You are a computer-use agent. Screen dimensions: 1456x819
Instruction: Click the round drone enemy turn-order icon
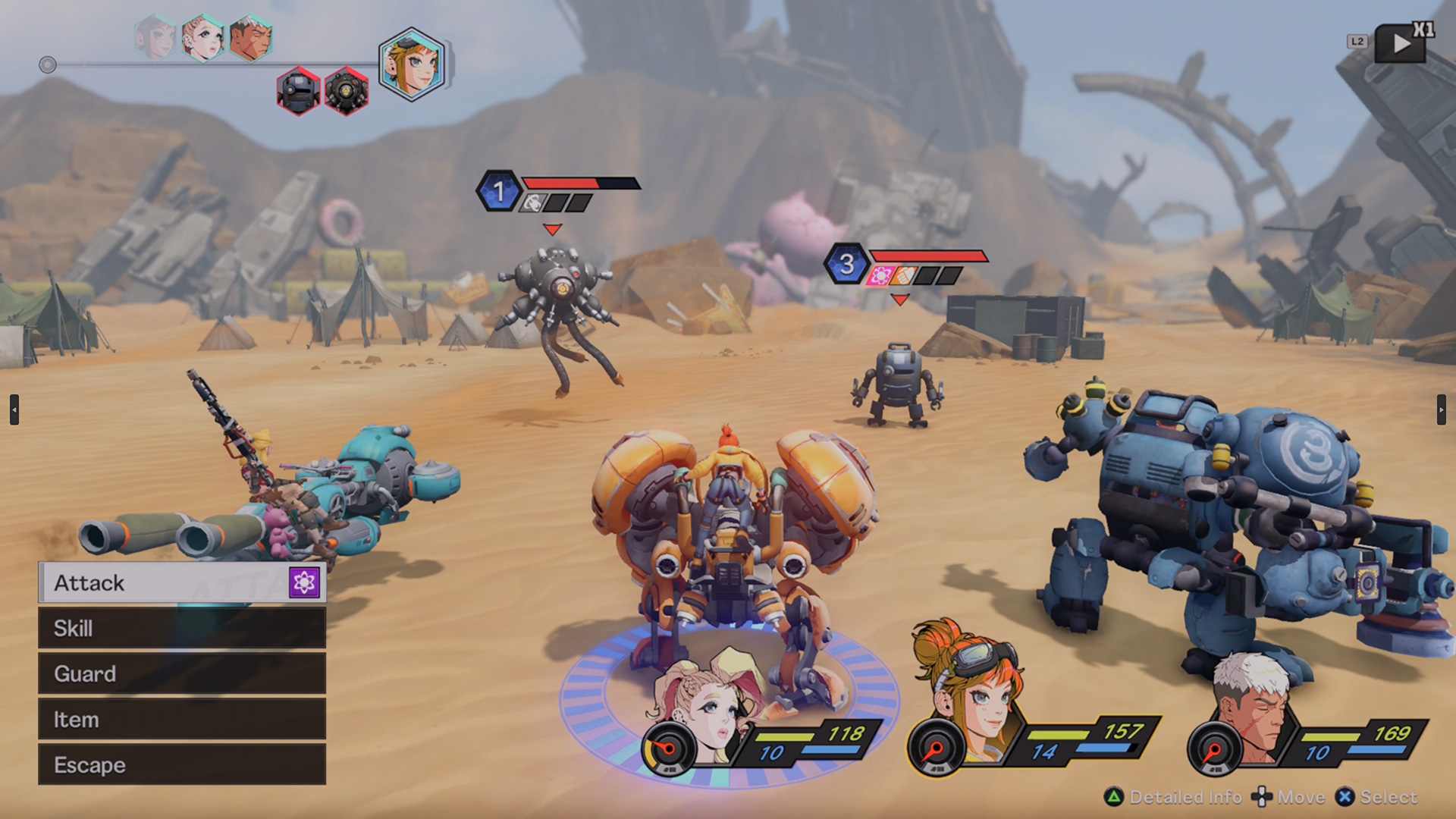(x=347, y=91)
